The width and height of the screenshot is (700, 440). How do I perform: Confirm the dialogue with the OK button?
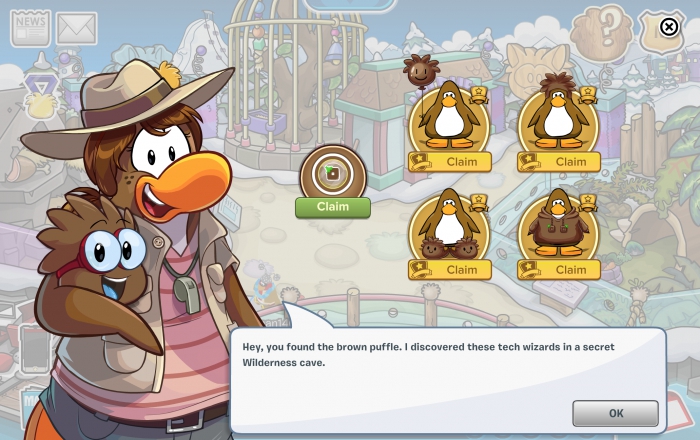click(x=615, y=413)
